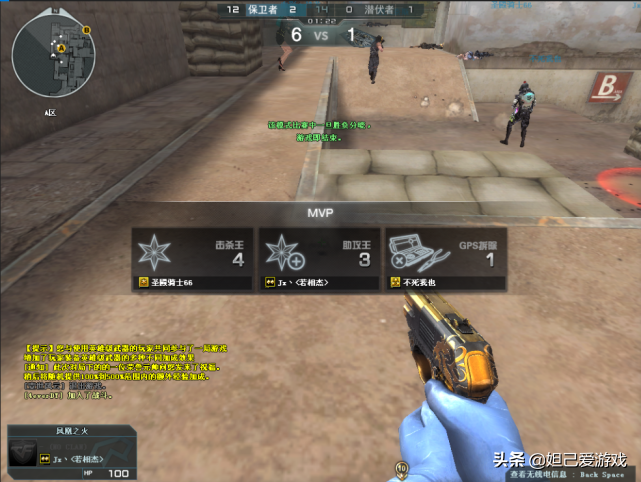Image resolution: width=641 pixels, height=482 pixels.
Task: Click the 凤凰之火 weapon panel
Action: coord(71,452)
